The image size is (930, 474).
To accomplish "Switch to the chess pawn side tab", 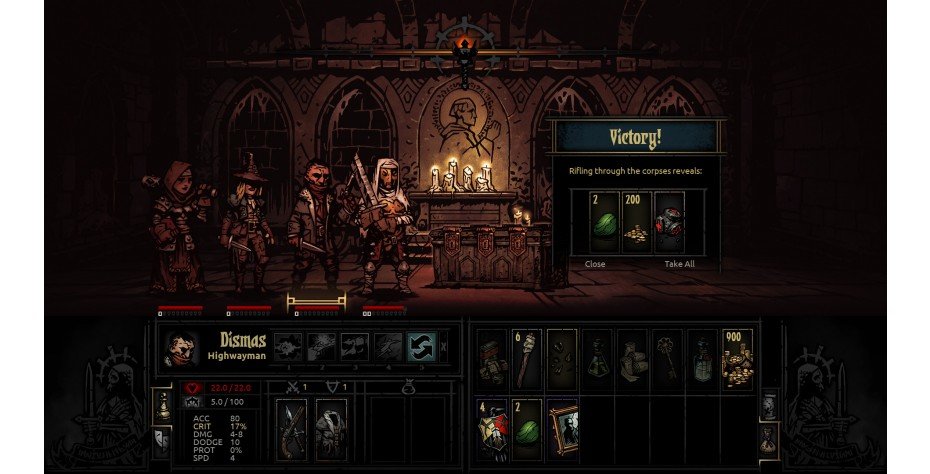I will click(161, 405).
